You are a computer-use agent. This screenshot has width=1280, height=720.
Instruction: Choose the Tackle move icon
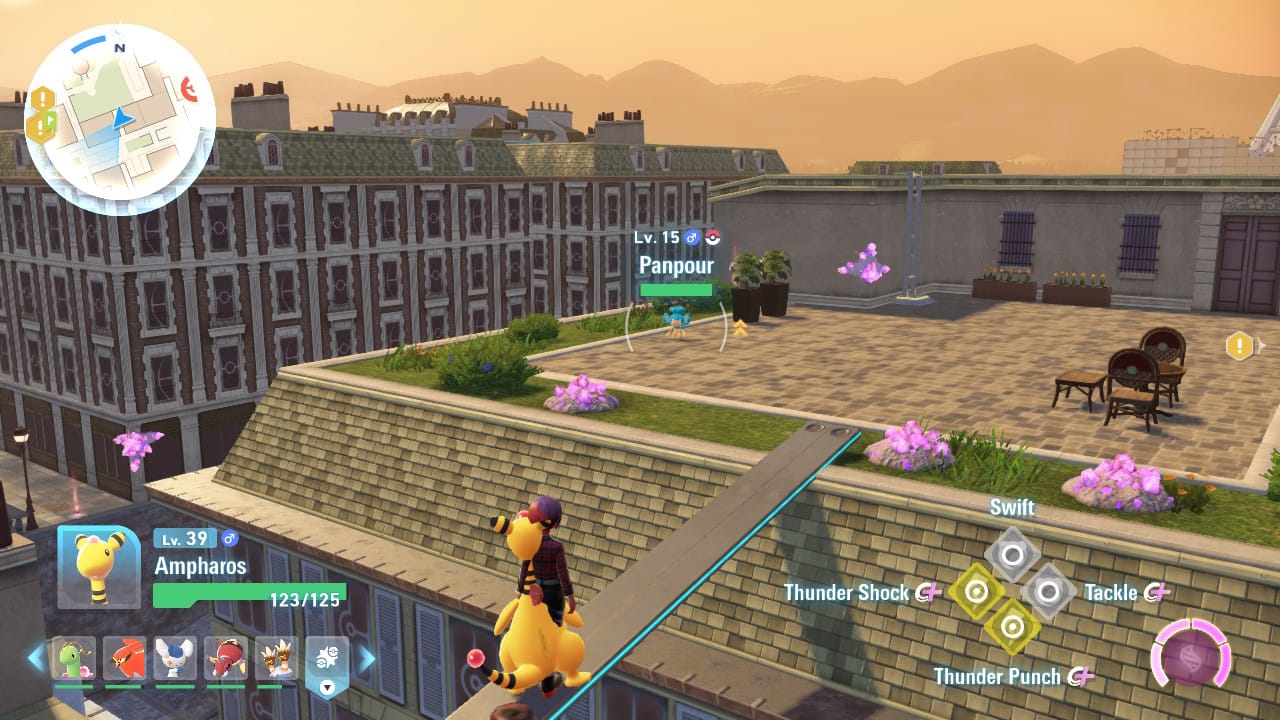pyautogui.click(x=1048, y=591)
